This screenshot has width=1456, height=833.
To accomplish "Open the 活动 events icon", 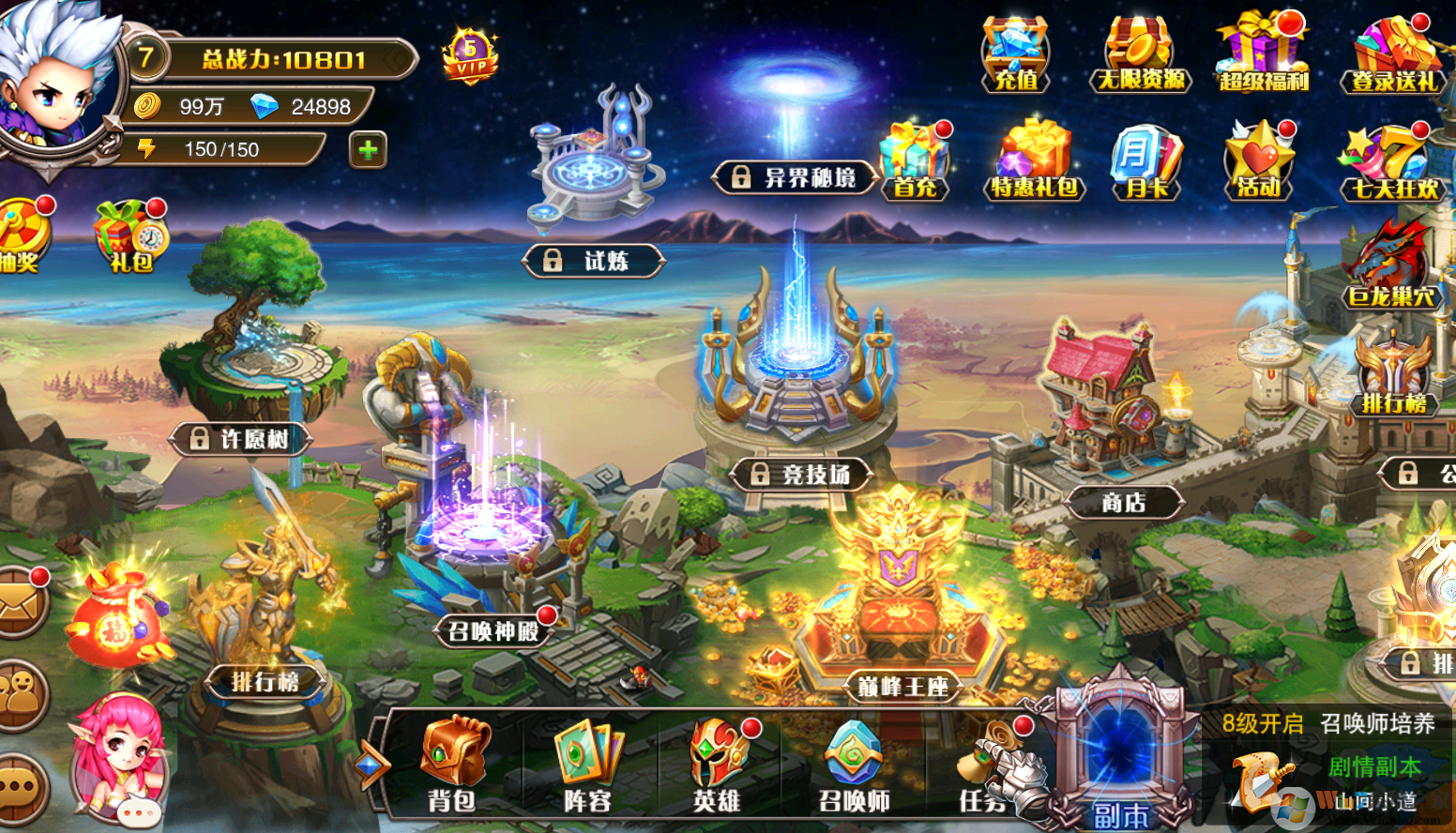I will click(x=1259, y=161).
